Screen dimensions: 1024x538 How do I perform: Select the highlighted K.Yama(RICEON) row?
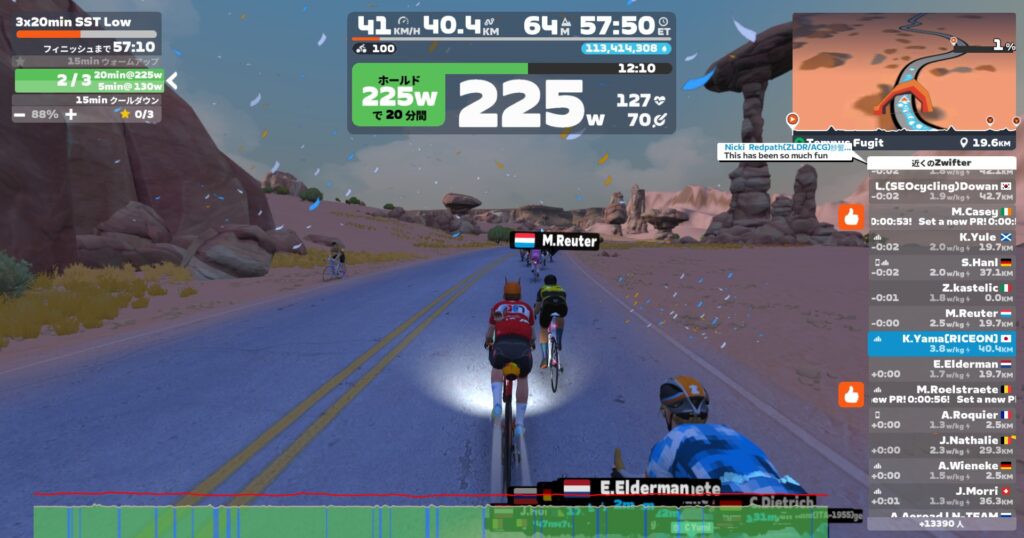tap(942, 344)
